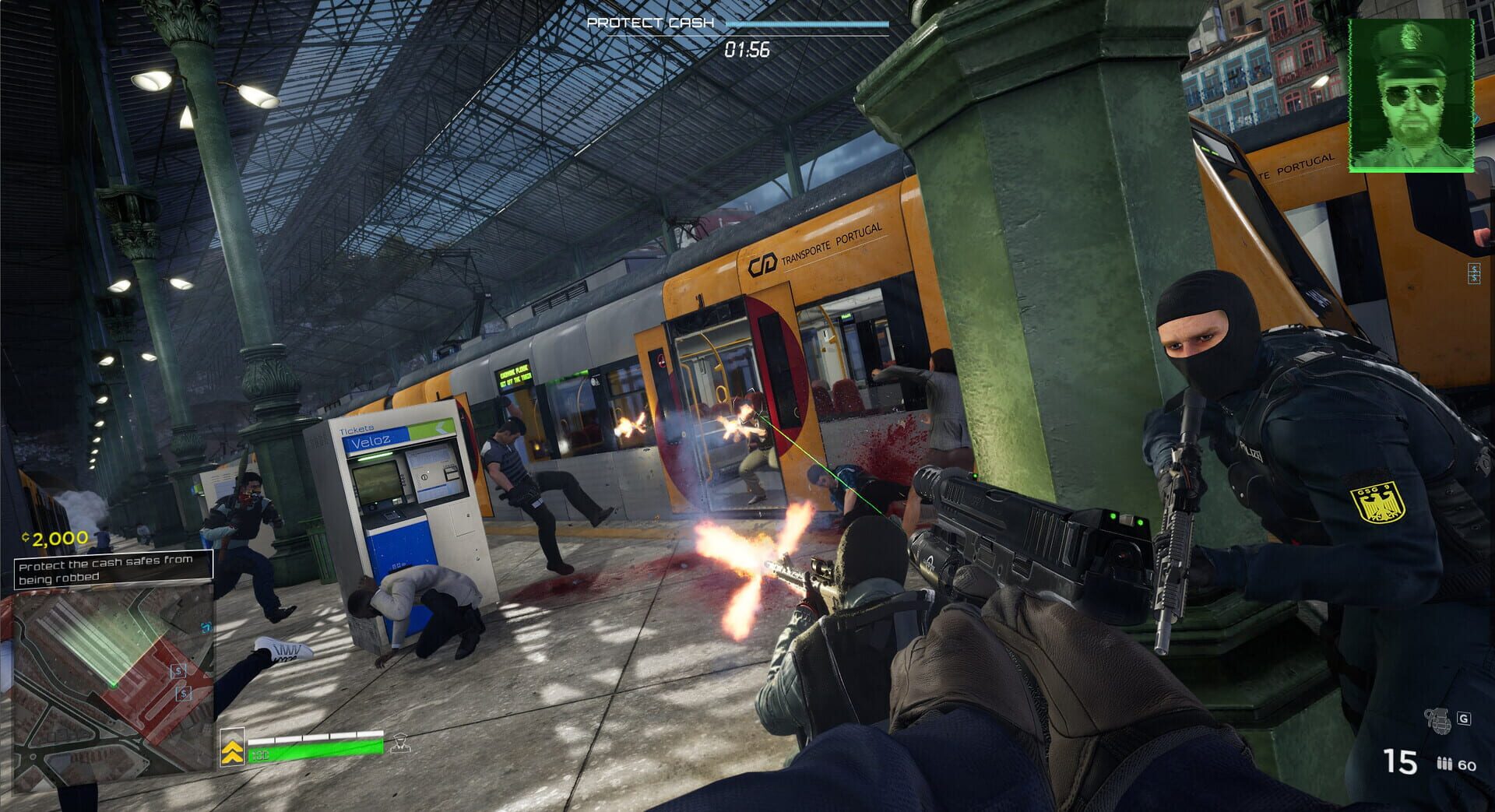Click the objective progress bar beside PROTECT CASH
The image size is (1495, 812).
tap(806, 23)
